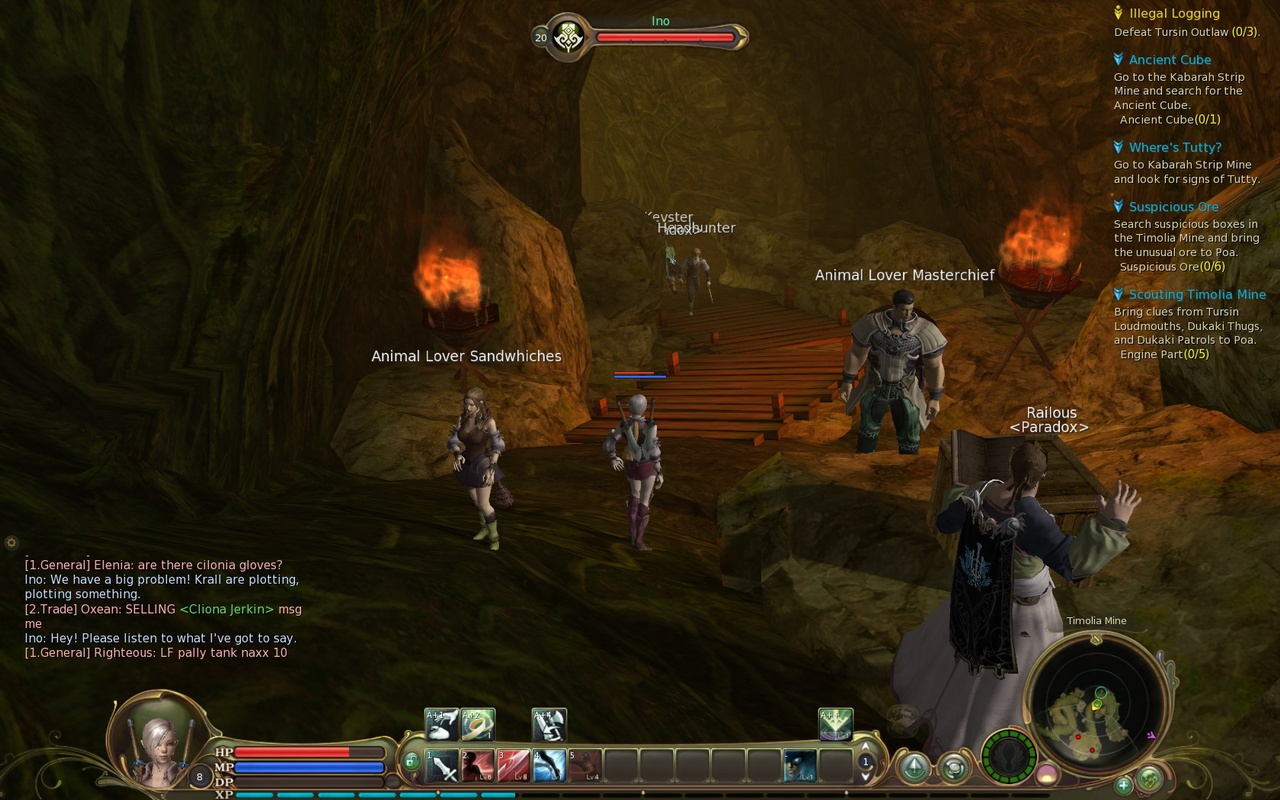Activate the Level 4 skill in slot 5

(x=584, y=768)
